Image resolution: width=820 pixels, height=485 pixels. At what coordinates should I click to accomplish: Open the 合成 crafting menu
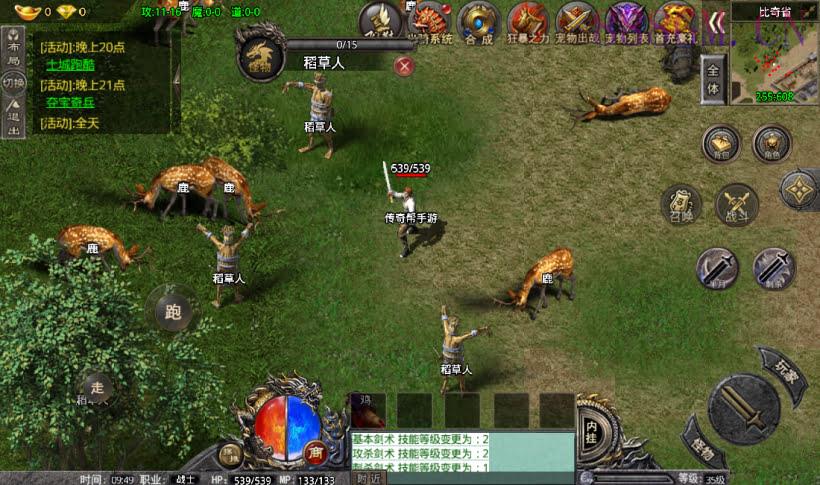pos(478,22)
